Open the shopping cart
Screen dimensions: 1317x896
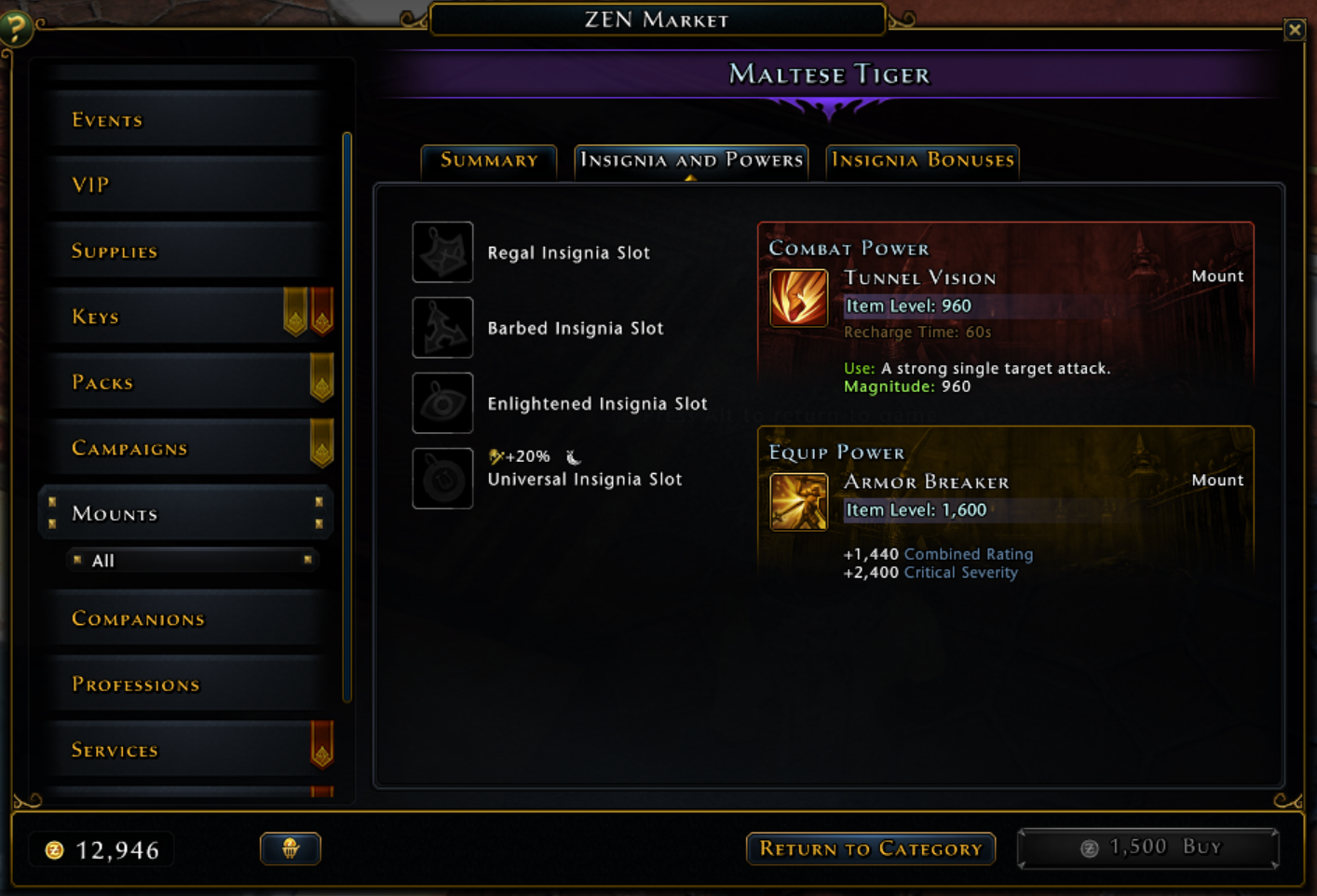tap(291, 848)
